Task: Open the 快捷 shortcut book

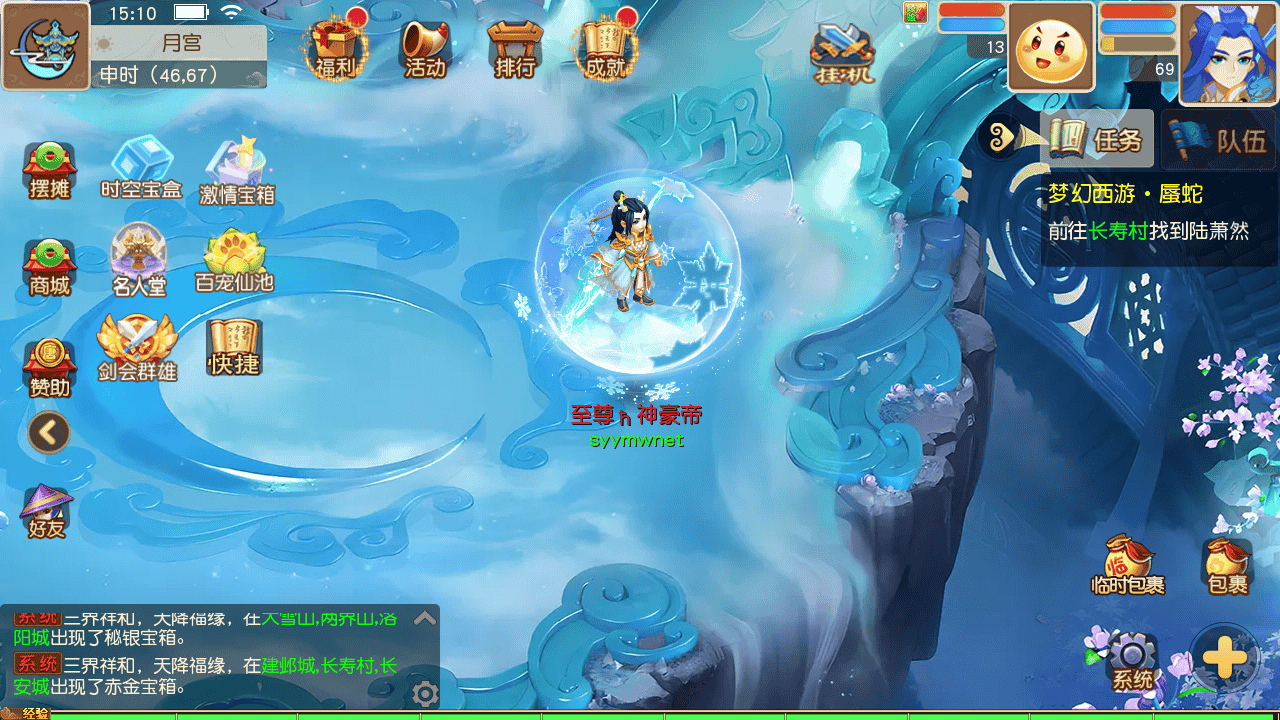Action: tap(234, 347)
